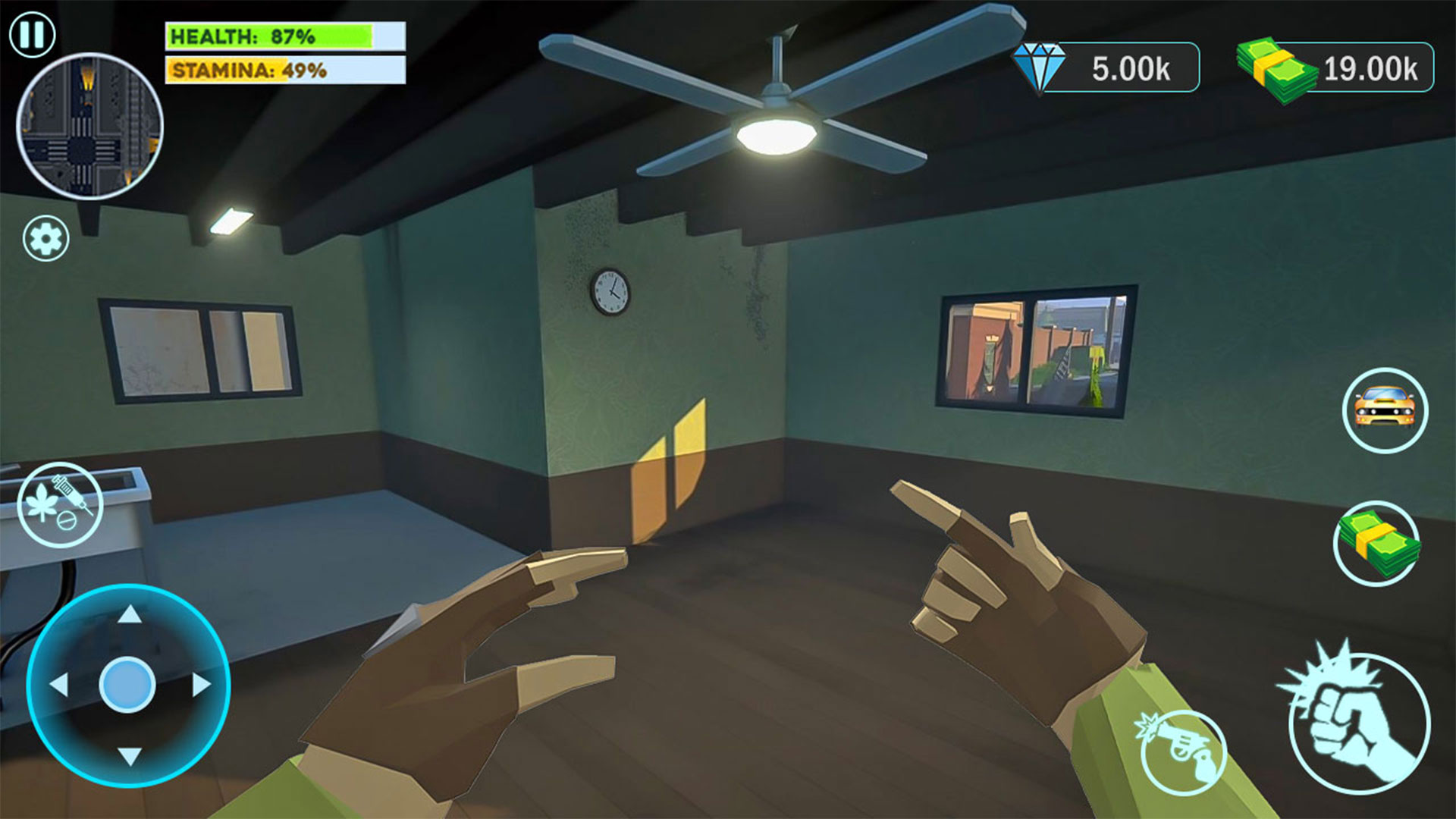Open the settings gear

point(47,239)
